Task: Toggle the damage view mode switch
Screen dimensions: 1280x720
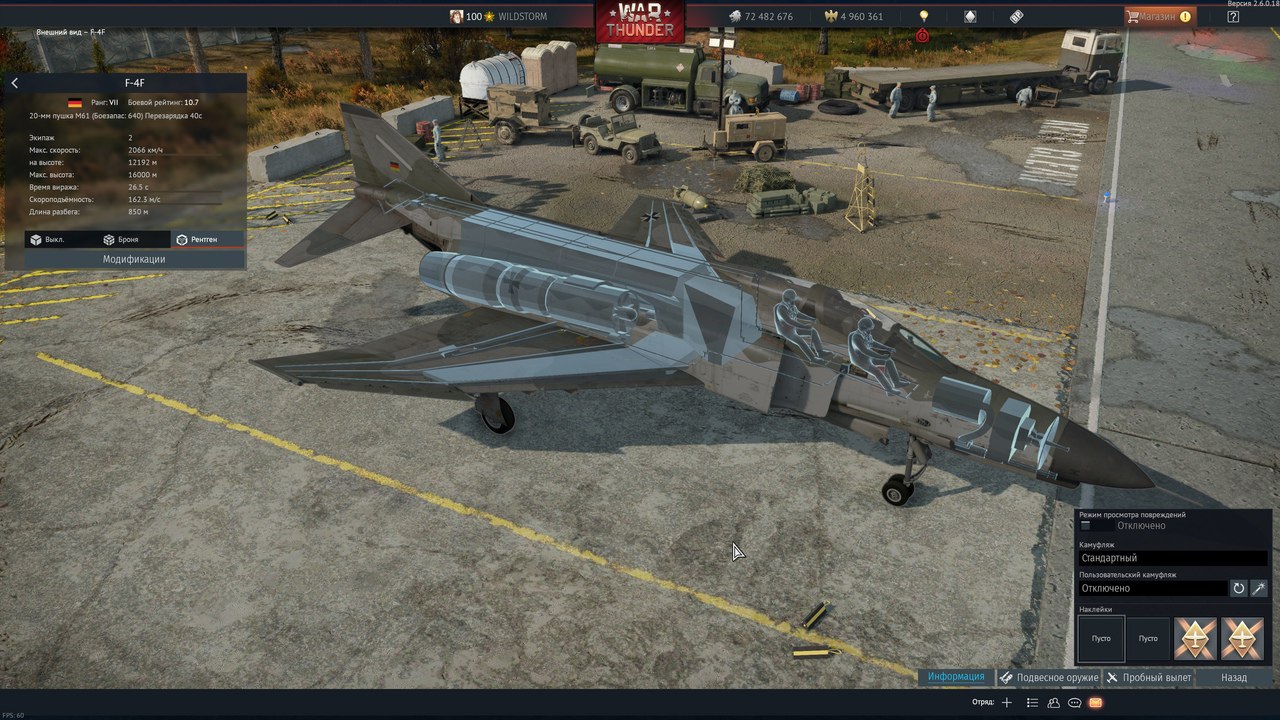Action: (1087, 526)
